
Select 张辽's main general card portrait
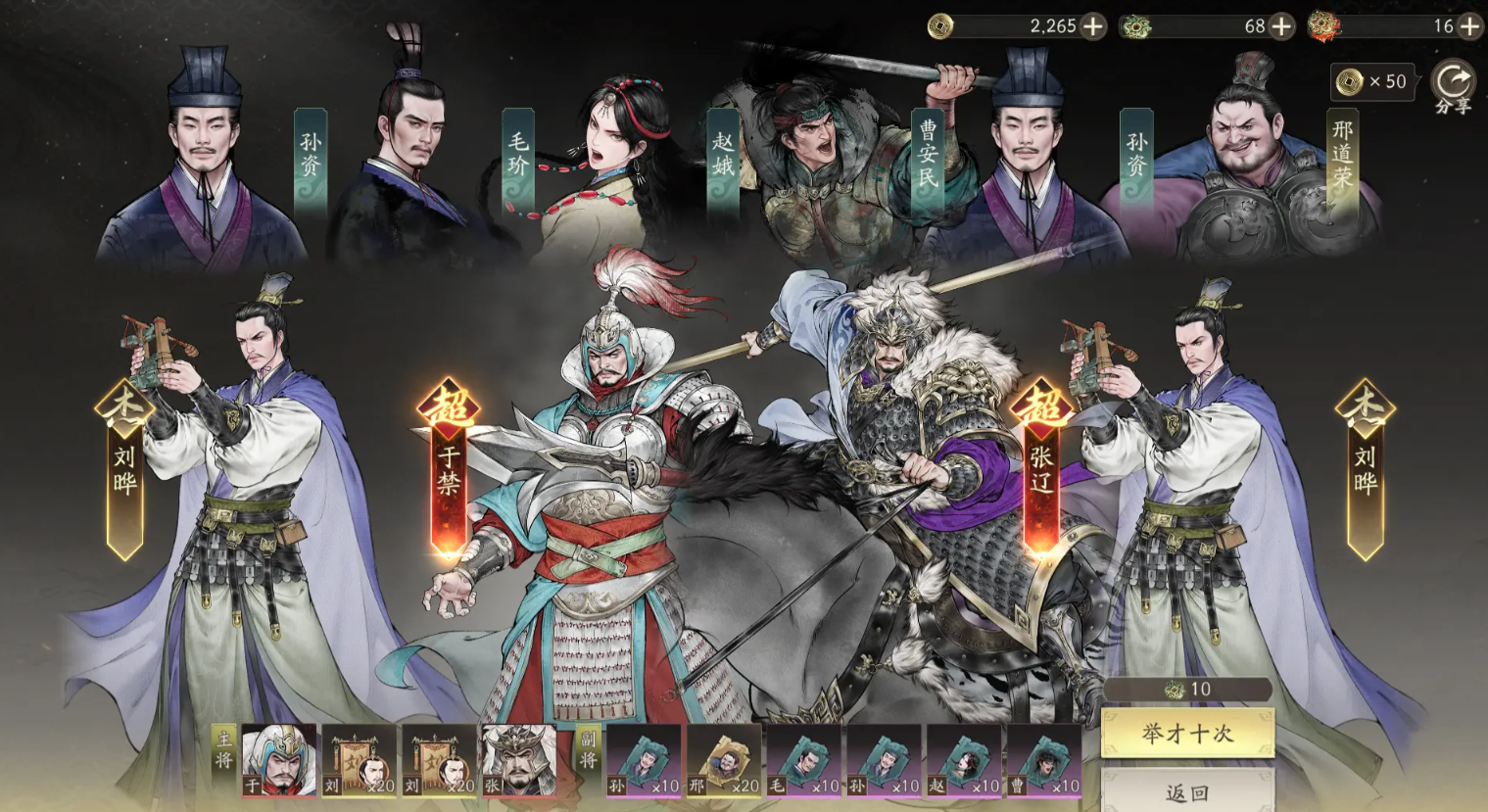pos(517,763)
